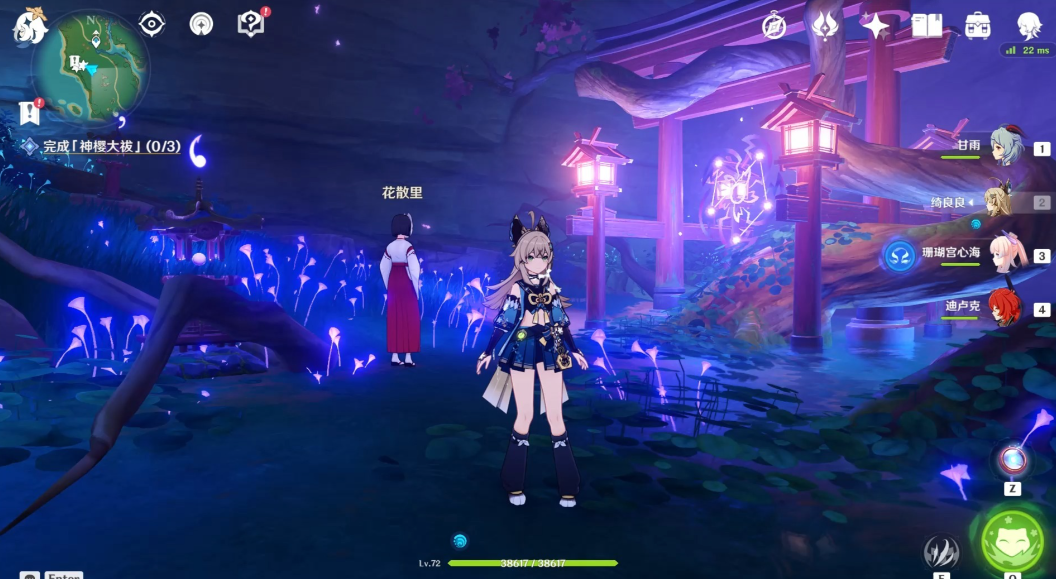
Task: Open the circular minimap
Action: (90, 68)
